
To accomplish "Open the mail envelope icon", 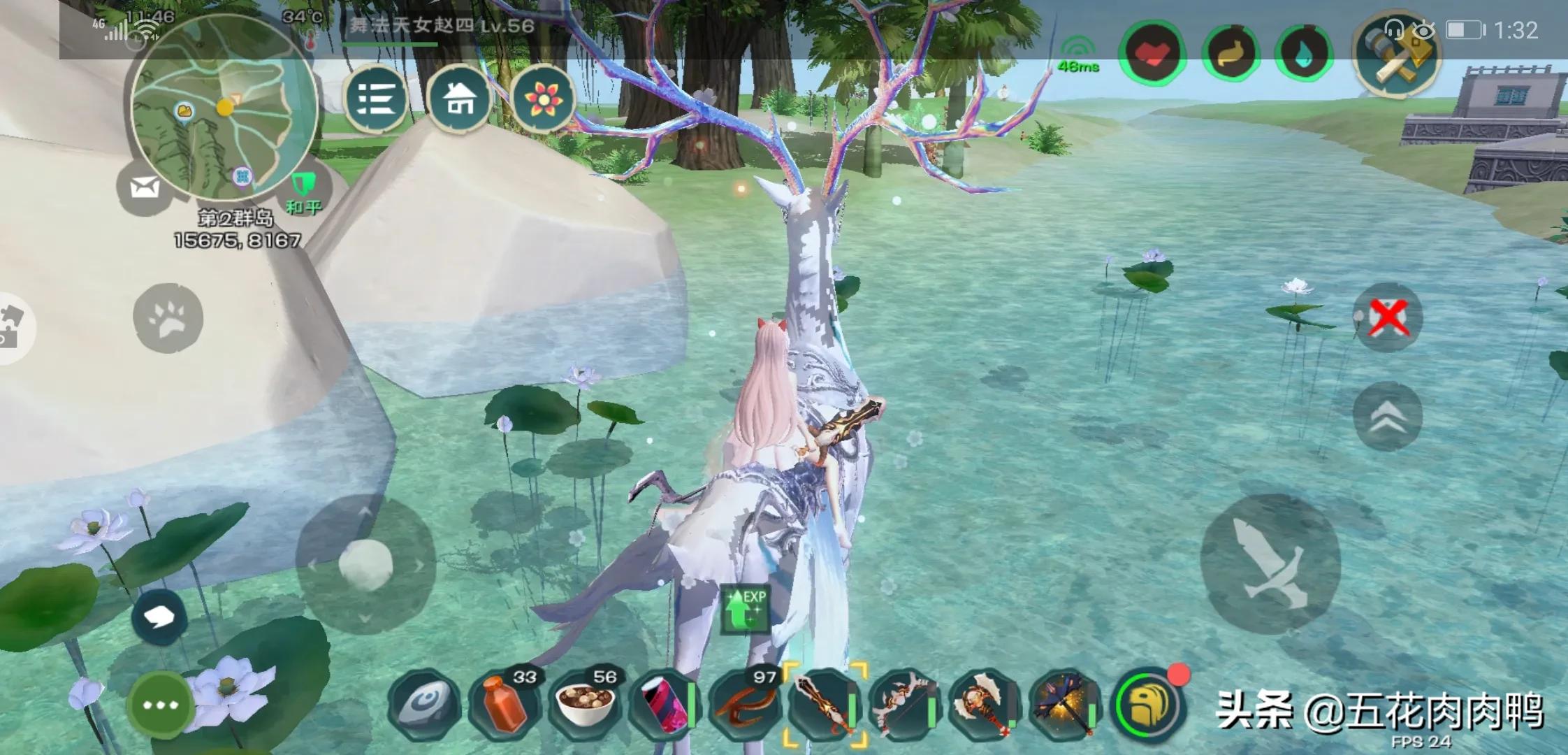I will click(x=144, y=187).
